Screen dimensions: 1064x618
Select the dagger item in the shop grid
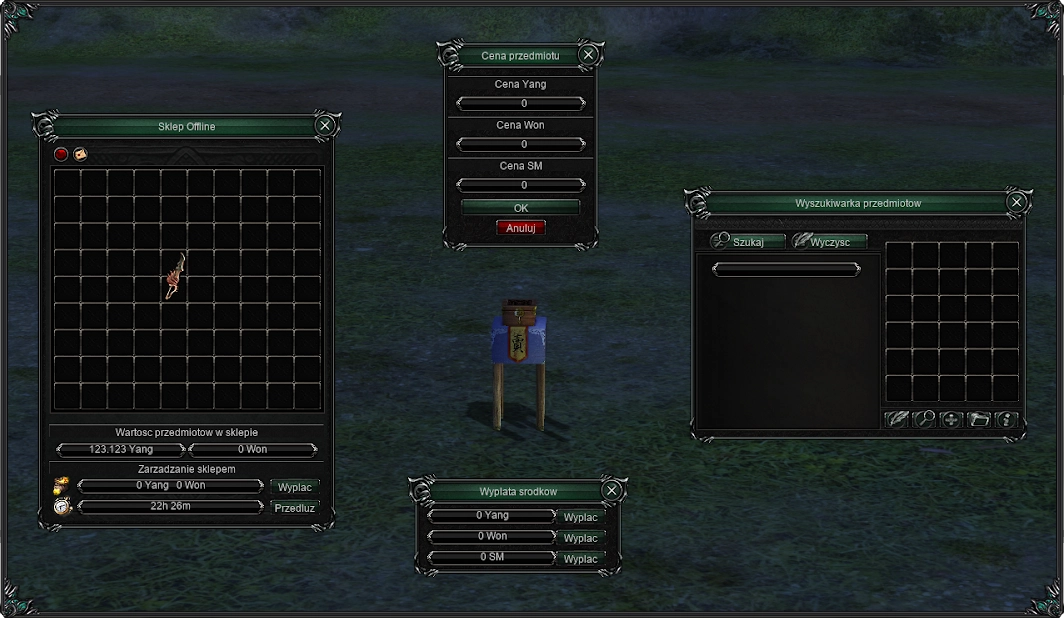pyautogui.click(x=173, y=275)
